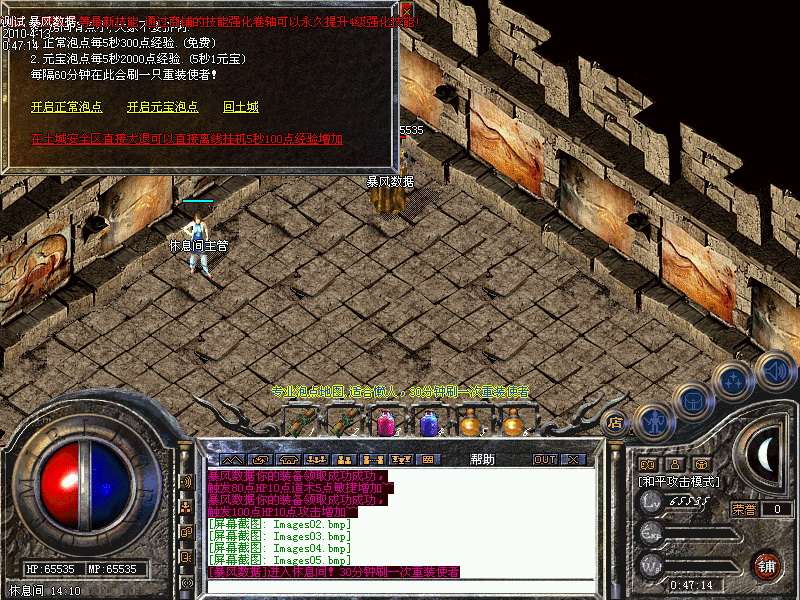Open the character status round button
This screenshot has height=600, width=800.
point(652,420)
